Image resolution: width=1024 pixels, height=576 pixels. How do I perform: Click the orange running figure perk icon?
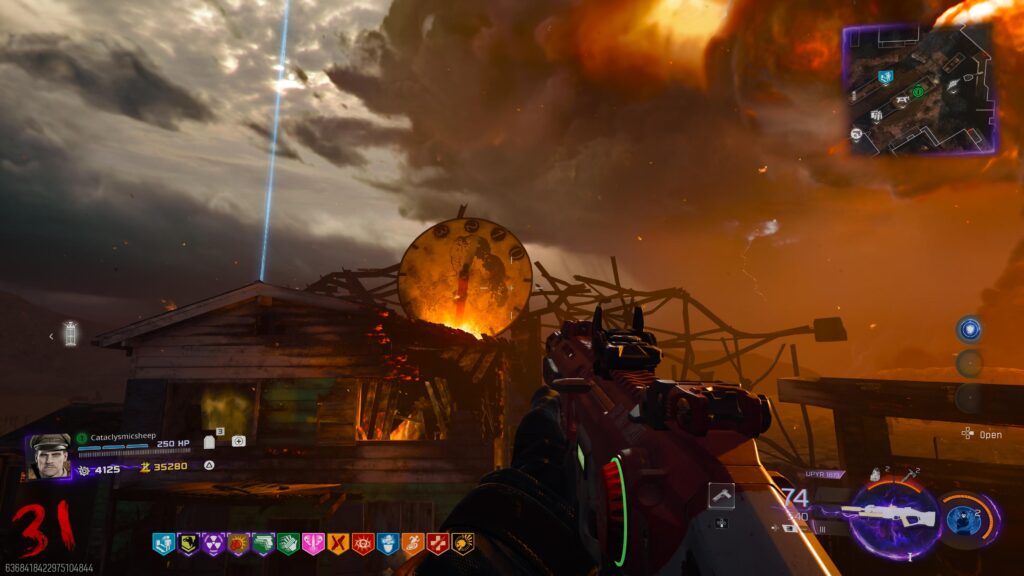click(x=413, y=544)
